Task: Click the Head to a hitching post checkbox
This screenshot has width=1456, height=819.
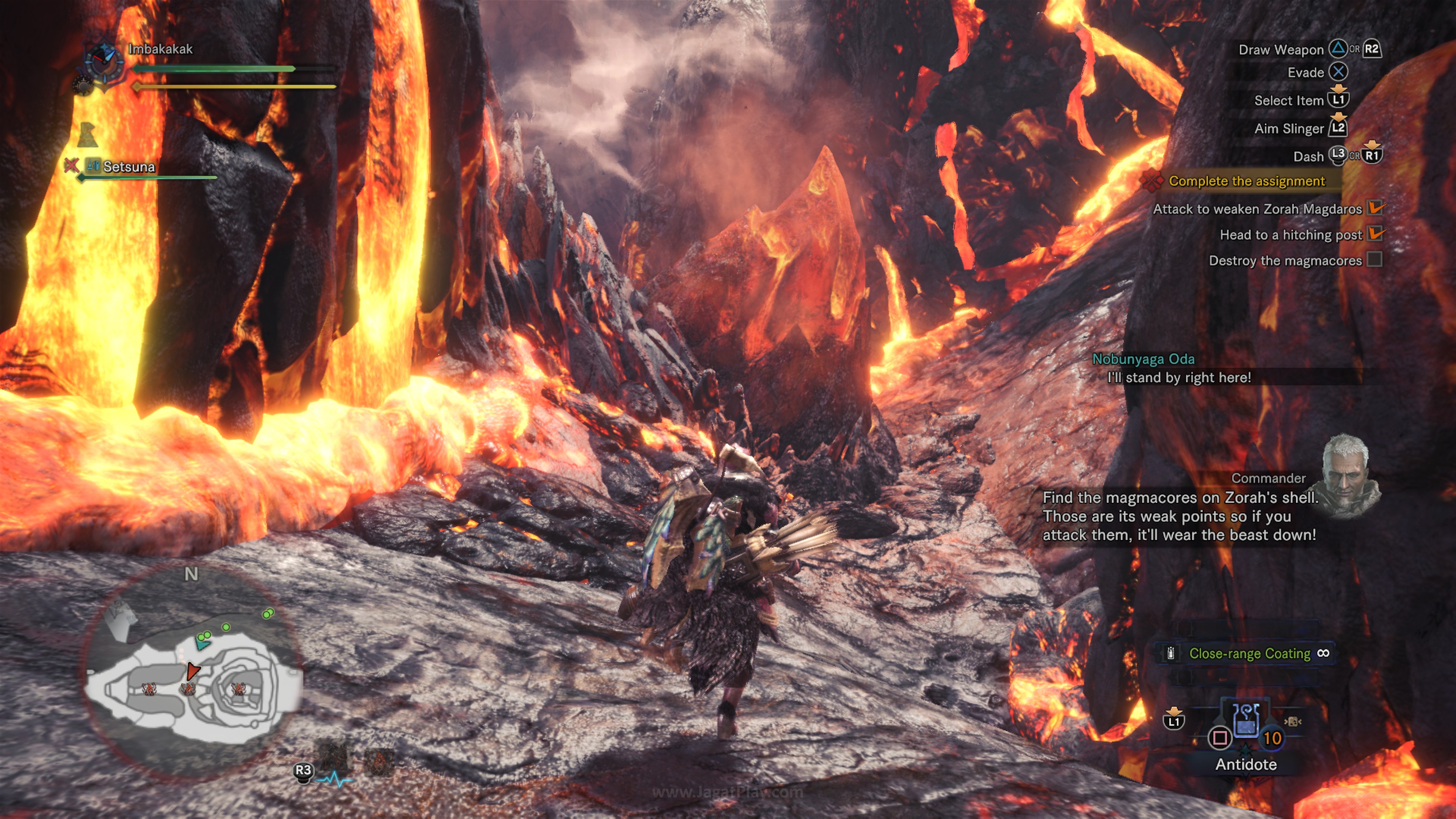Action: pyautogui.click(x=1374, y=234)
